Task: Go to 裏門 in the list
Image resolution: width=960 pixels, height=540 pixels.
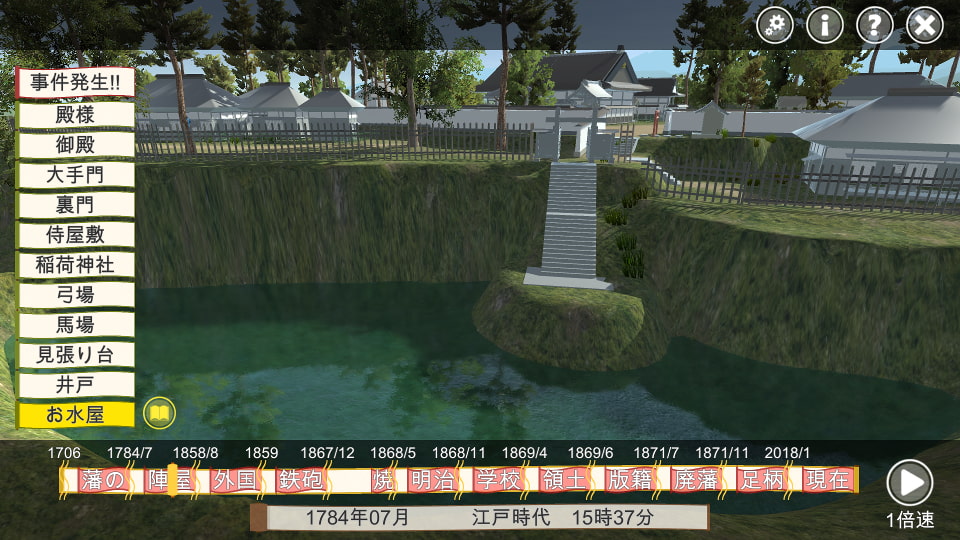Action: [75, 204]
